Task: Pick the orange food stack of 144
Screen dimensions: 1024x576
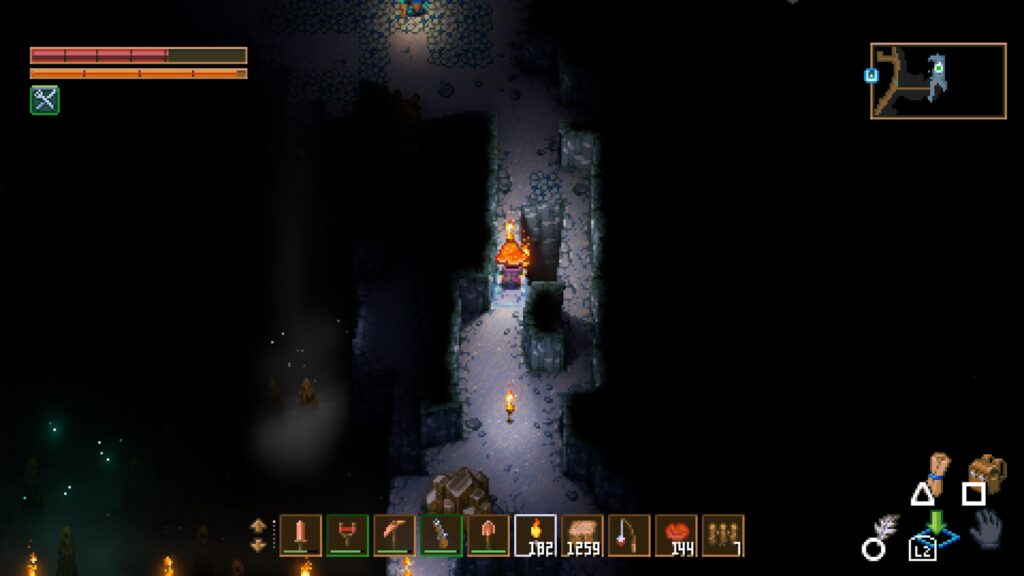Action: 676,535
